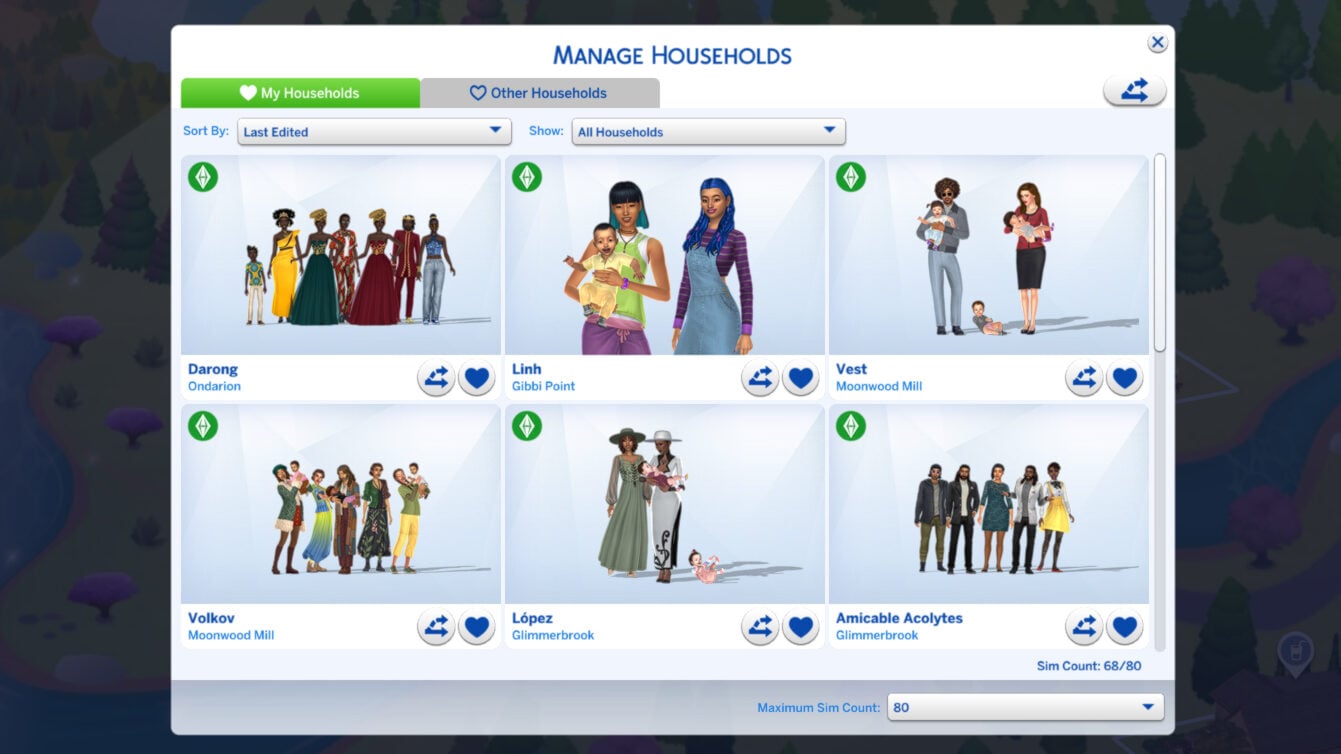Click the plumbob icon on the Darong household
Screen dimensions: 1341x754
coord(204,177)
